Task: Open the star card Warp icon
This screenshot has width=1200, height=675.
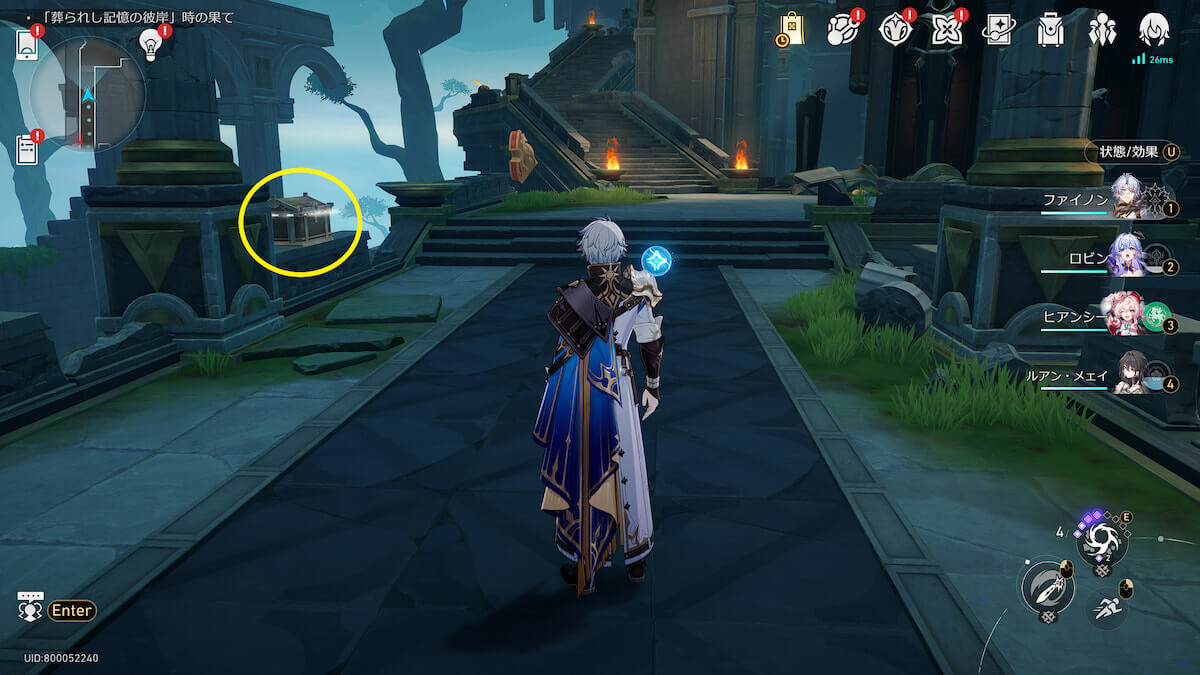Action: tap(998, 30)
